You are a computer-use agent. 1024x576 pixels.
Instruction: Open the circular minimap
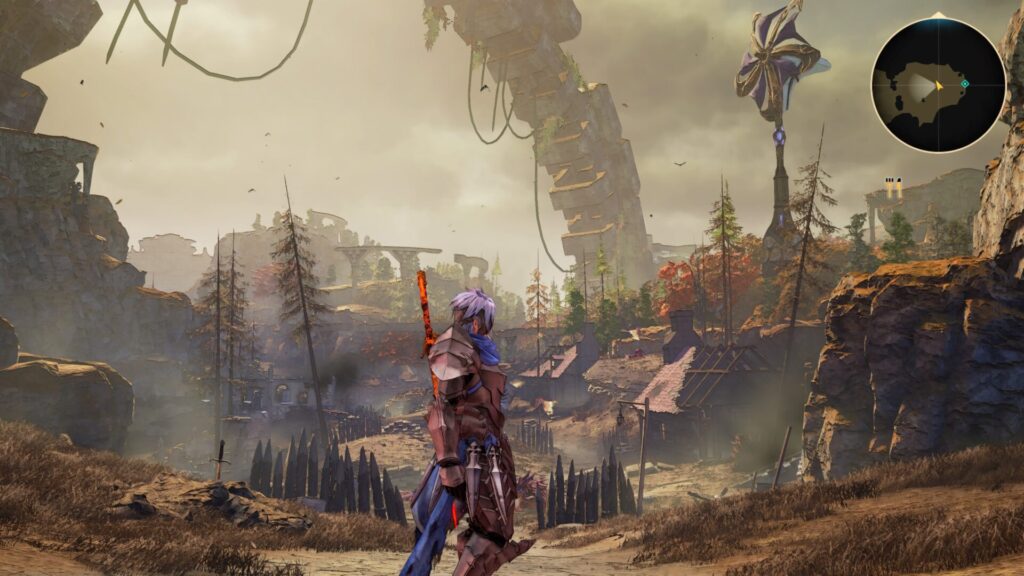(937, 84)
